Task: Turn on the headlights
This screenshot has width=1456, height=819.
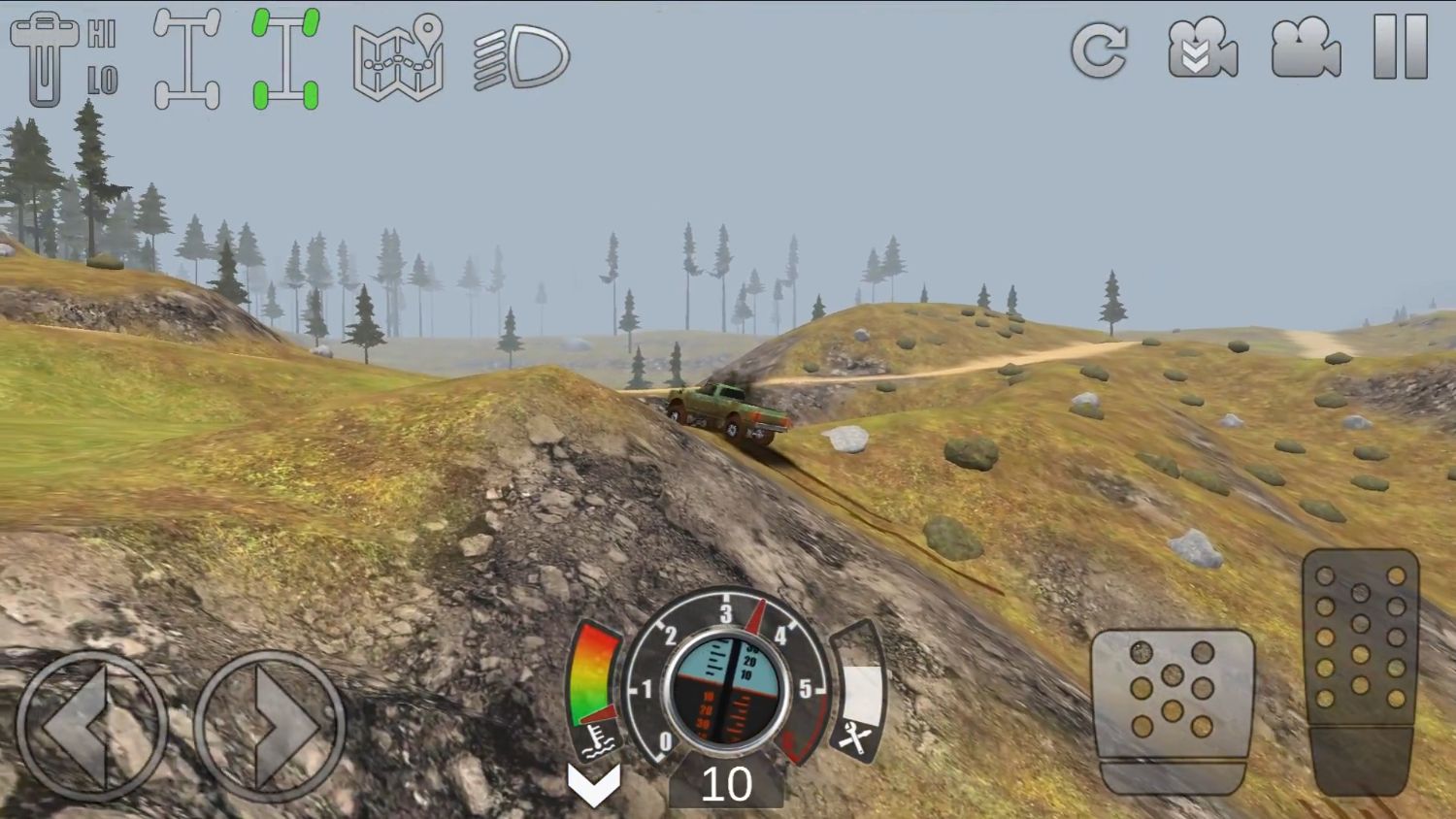Action: (x=519, y=58)
